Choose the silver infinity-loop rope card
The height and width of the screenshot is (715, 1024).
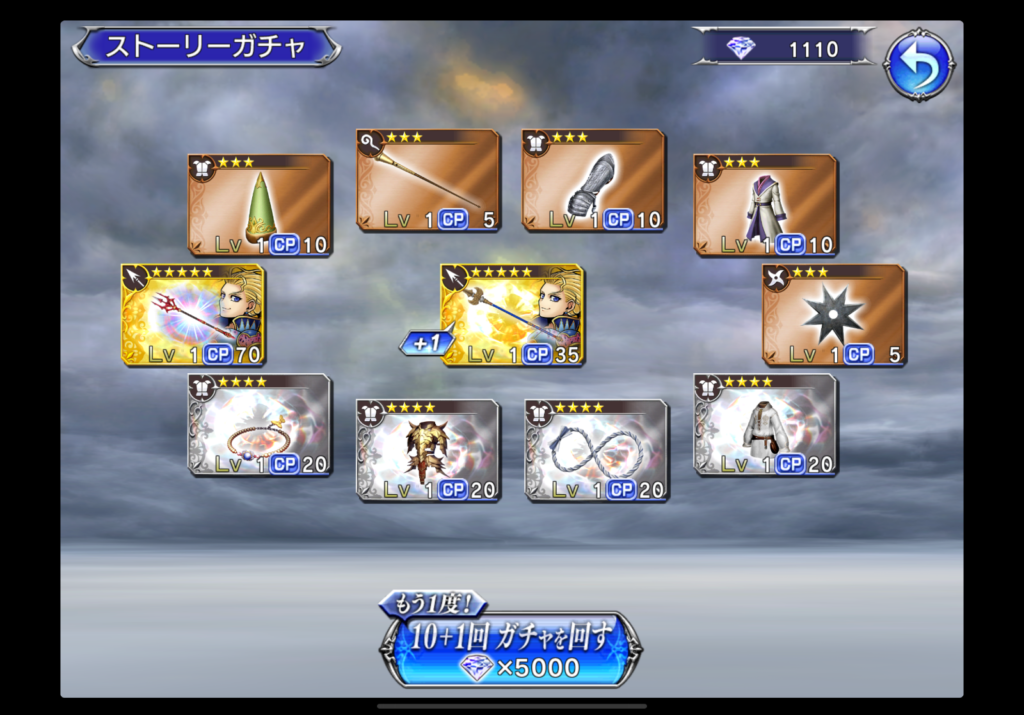point(597,450)
